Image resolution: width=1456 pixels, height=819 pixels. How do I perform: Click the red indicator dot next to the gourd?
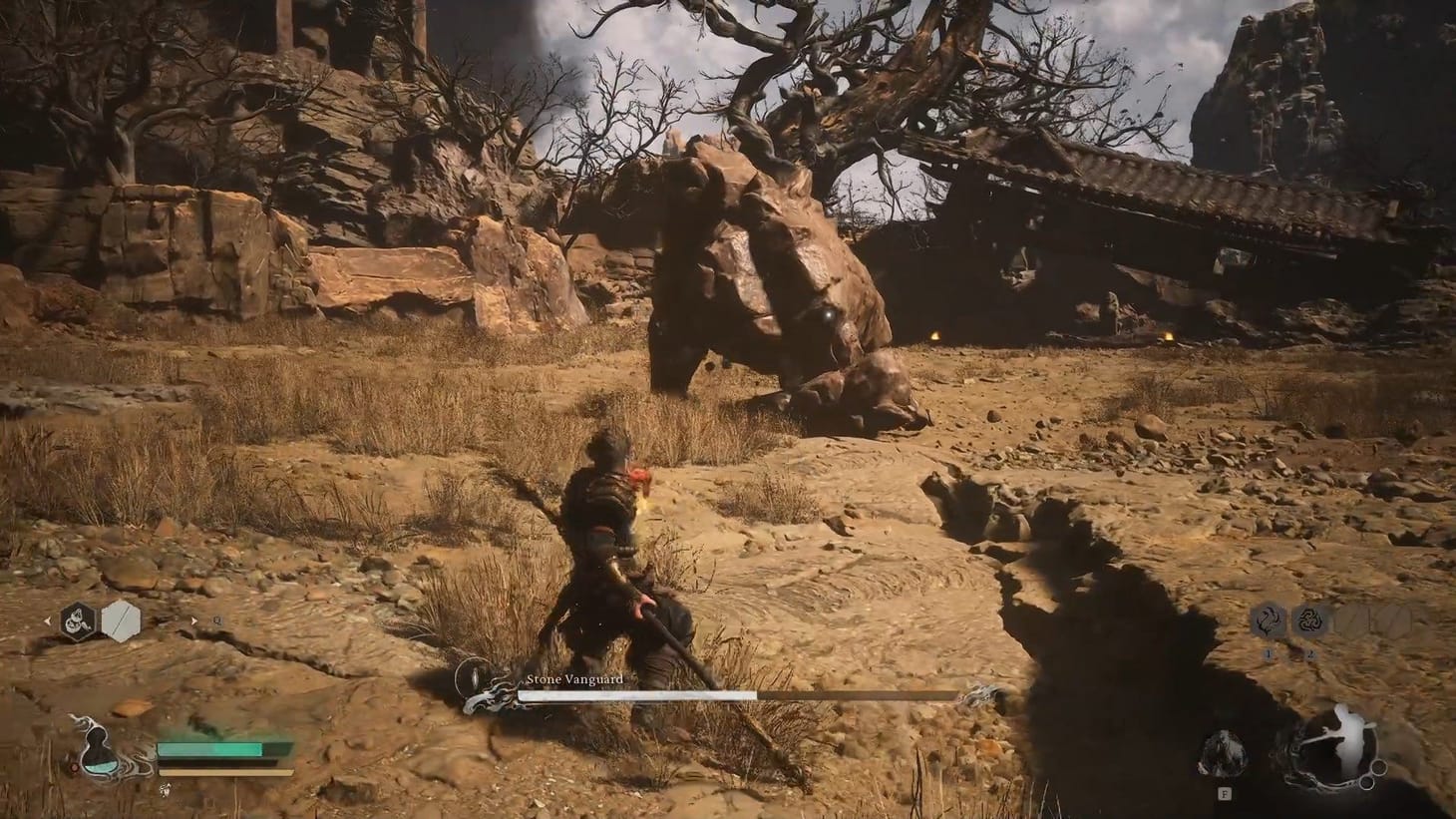[x=76, y=766]
